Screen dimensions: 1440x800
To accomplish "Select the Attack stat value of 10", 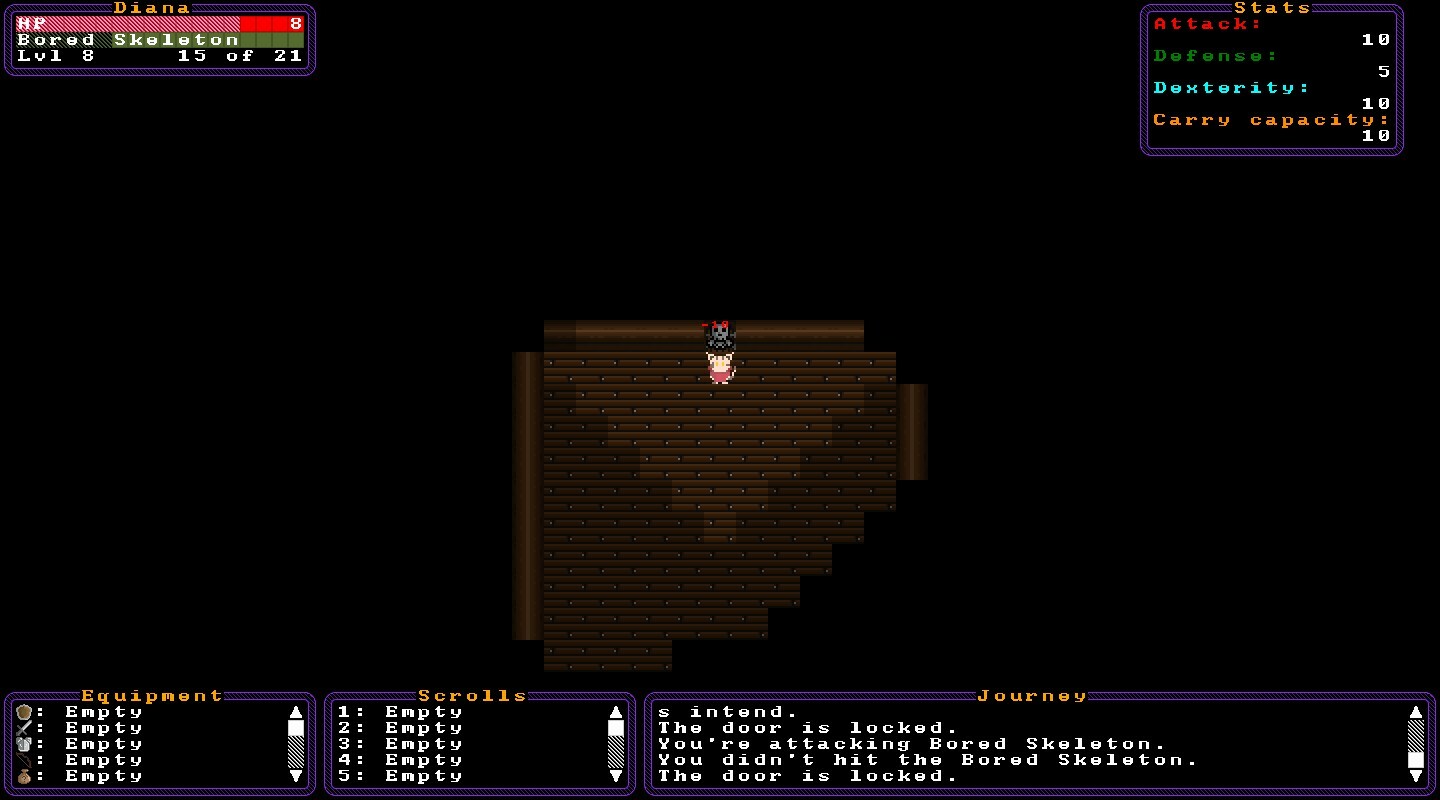I will point(1377,39).
